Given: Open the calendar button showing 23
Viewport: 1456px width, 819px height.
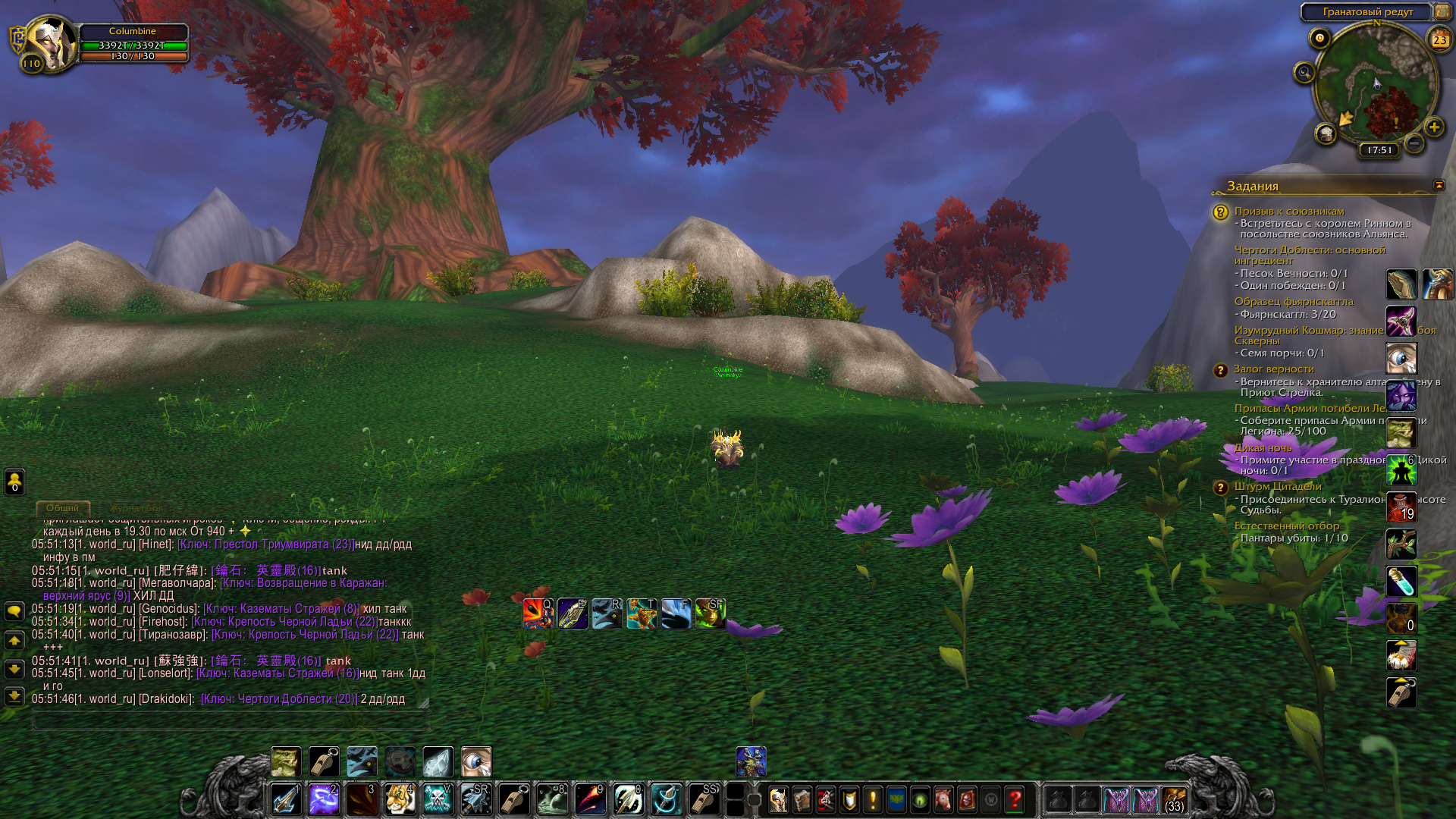Looking at the screenshot, I should click(1439, 39).
